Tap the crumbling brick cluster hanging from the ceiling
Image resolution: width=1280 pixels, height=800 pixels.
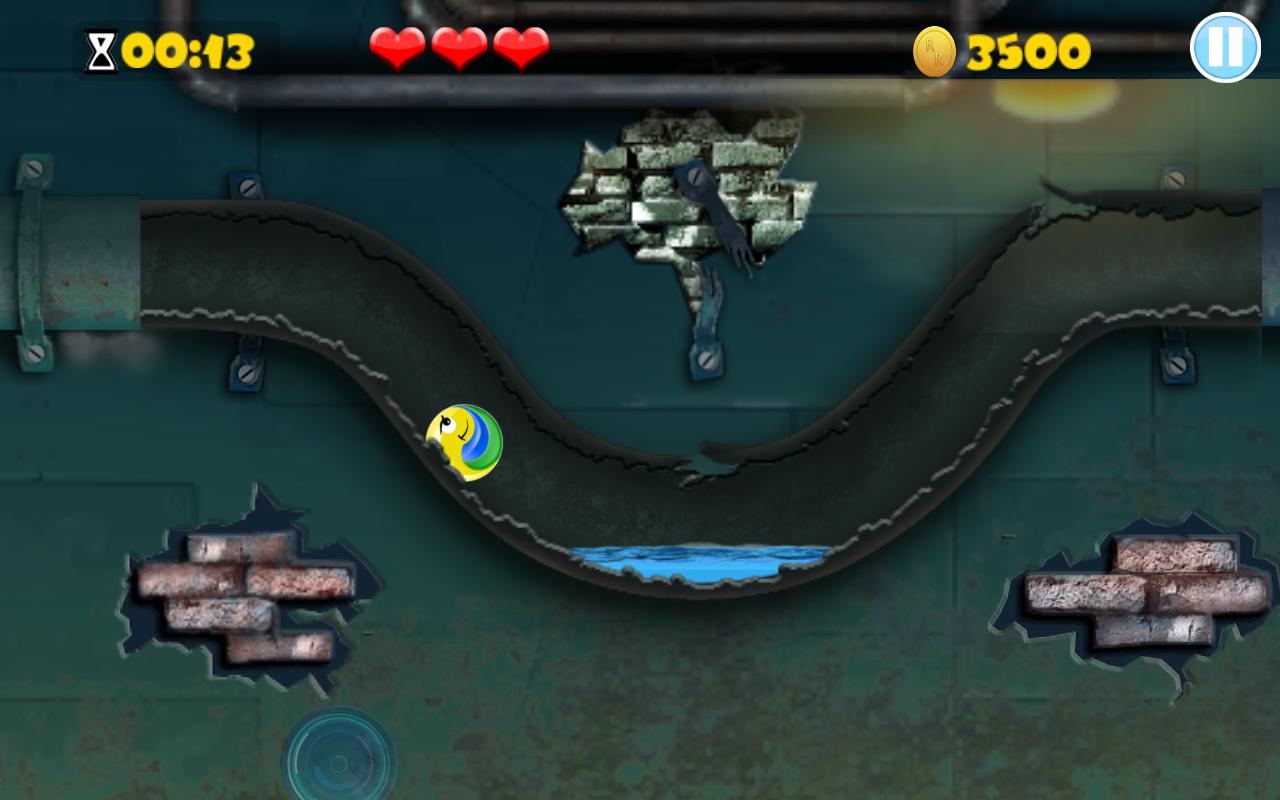[685, 185]
